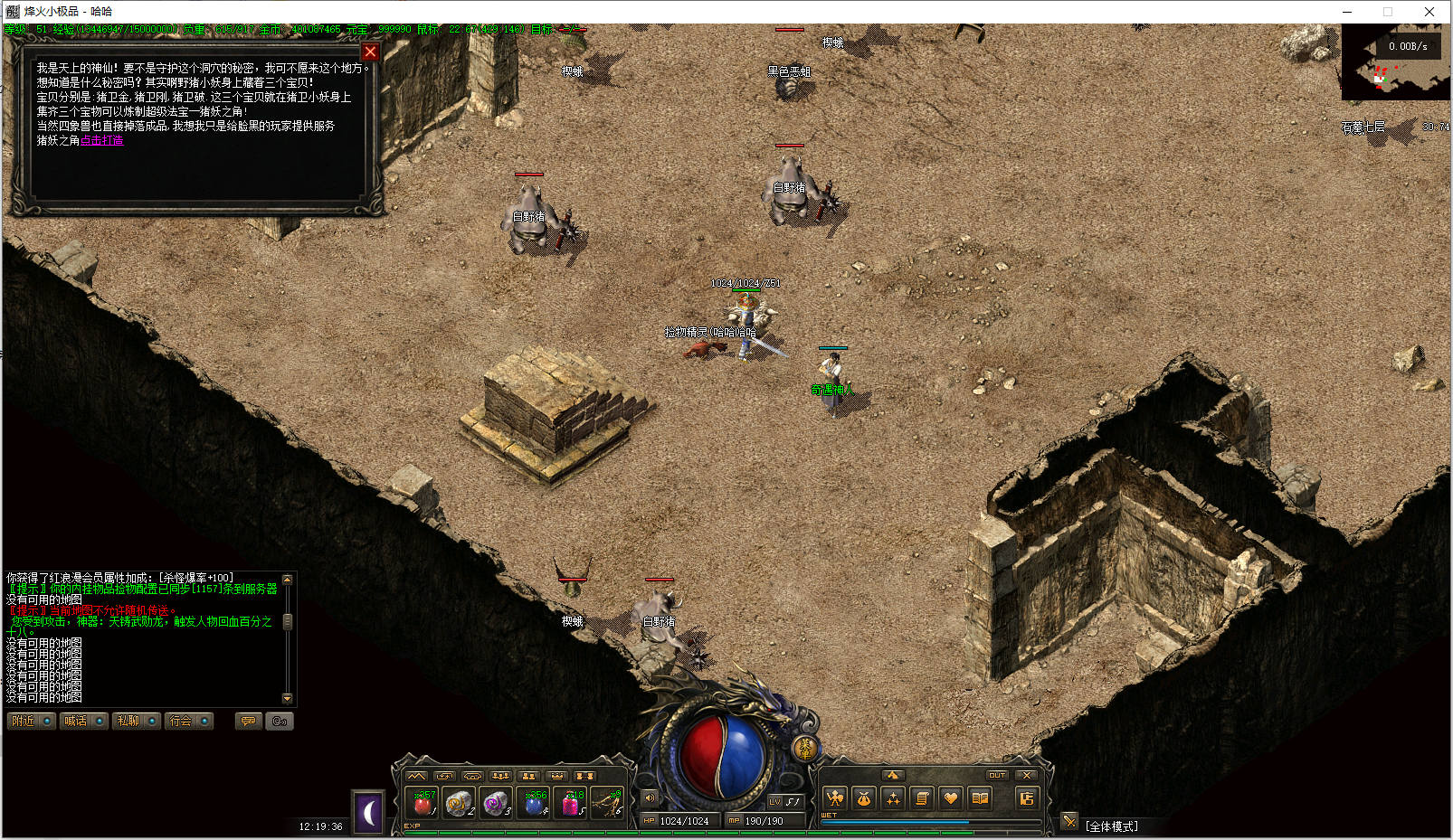
Task: Click the 点击打造 forge link
Action: pos(101,140)
